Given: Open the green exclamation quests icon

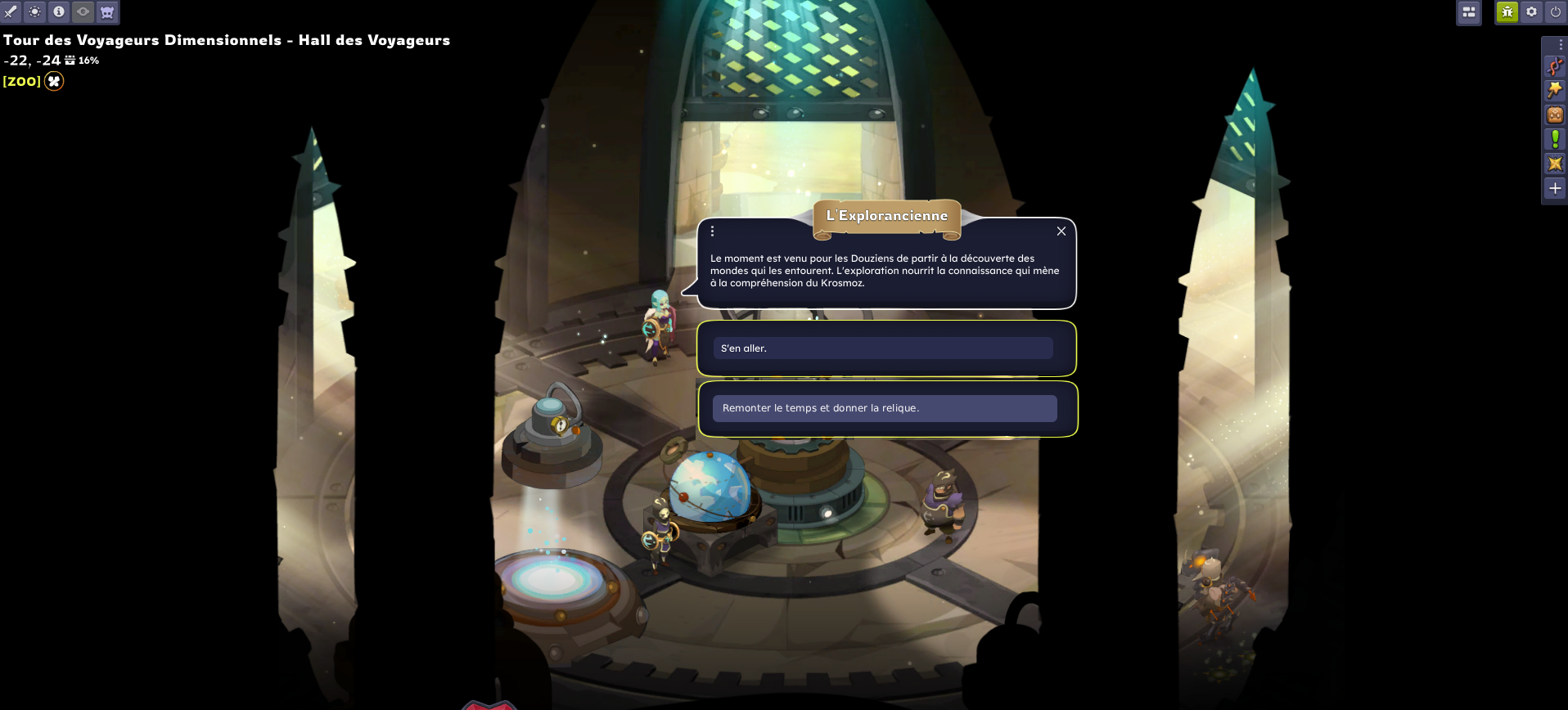Looking at the screenshot, I should click(x=1555, y=139).
